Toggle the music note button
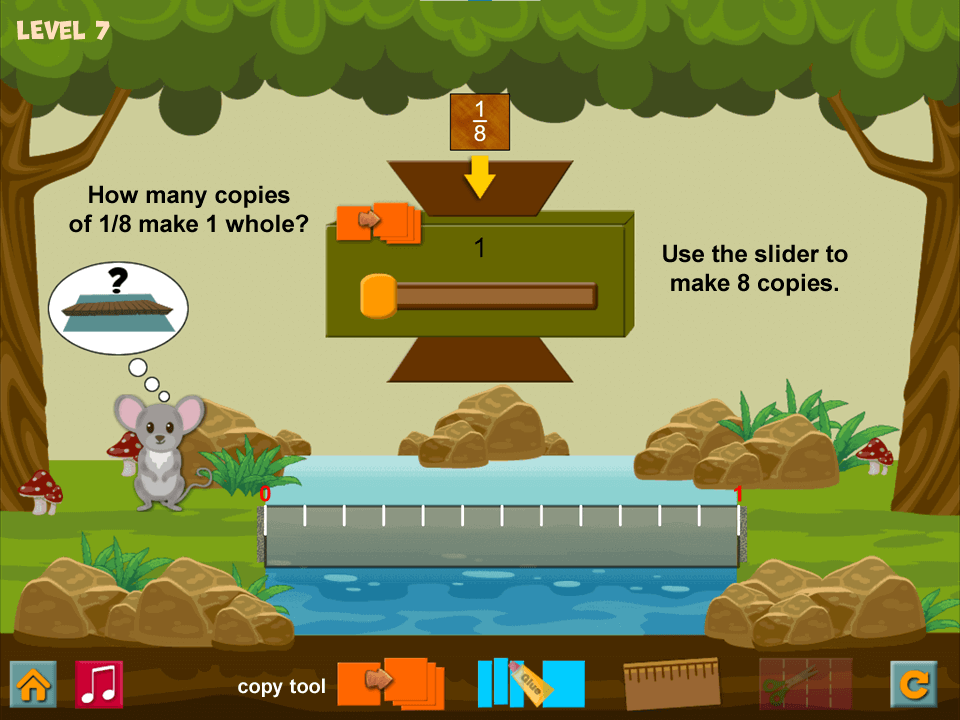 pyautogui.click(x=99, y=684)
